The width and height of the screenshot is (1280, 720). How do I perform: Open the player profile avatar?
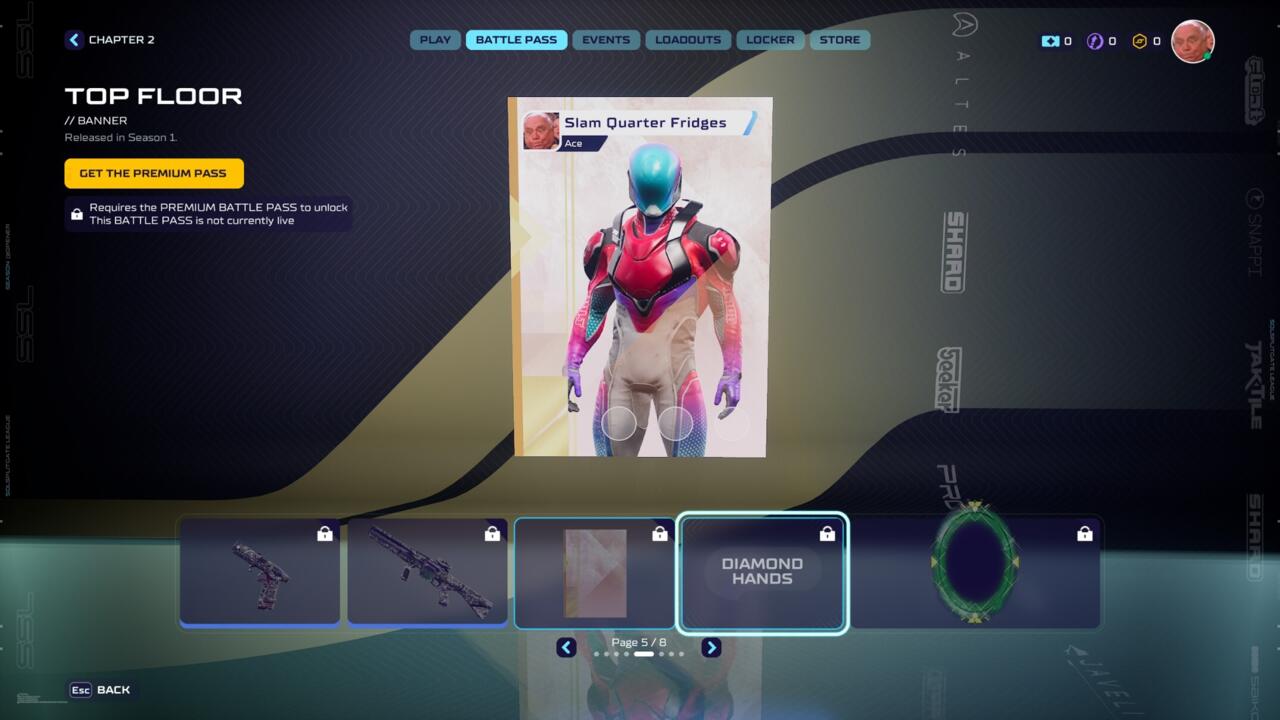pos(1192,41)
